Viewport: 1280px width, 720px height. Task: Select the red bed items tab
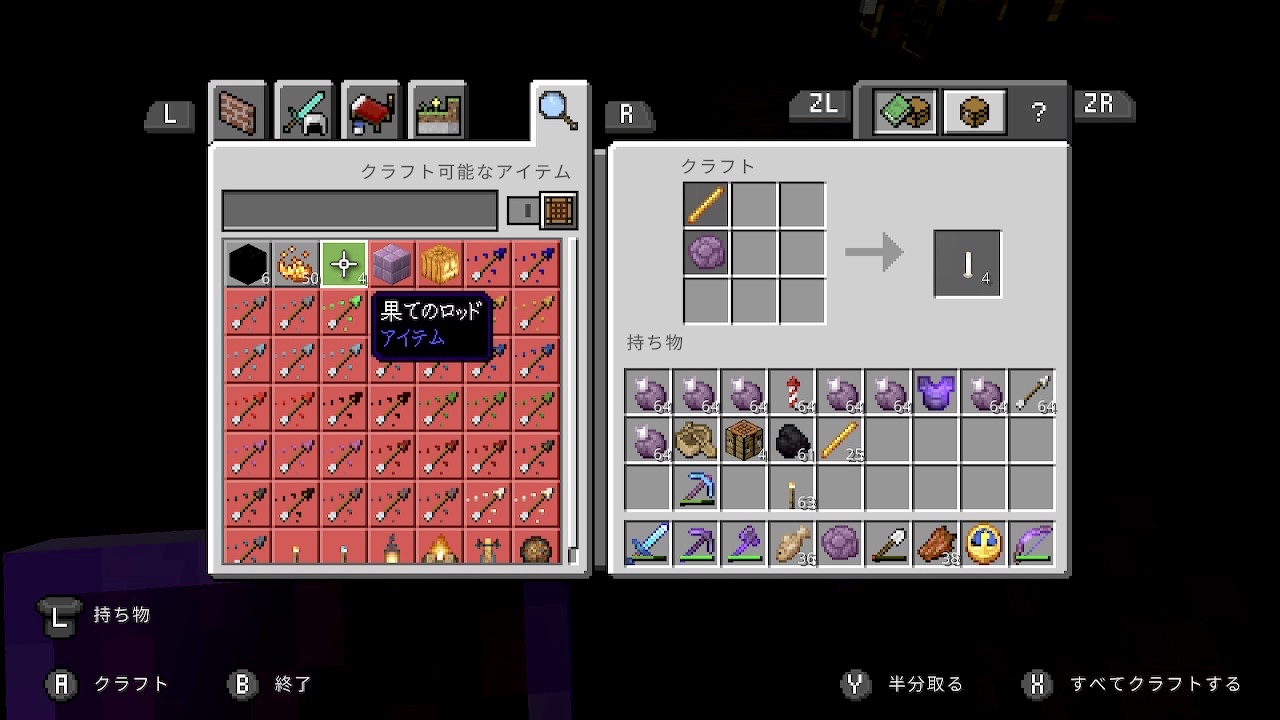[x=372, y=111]
